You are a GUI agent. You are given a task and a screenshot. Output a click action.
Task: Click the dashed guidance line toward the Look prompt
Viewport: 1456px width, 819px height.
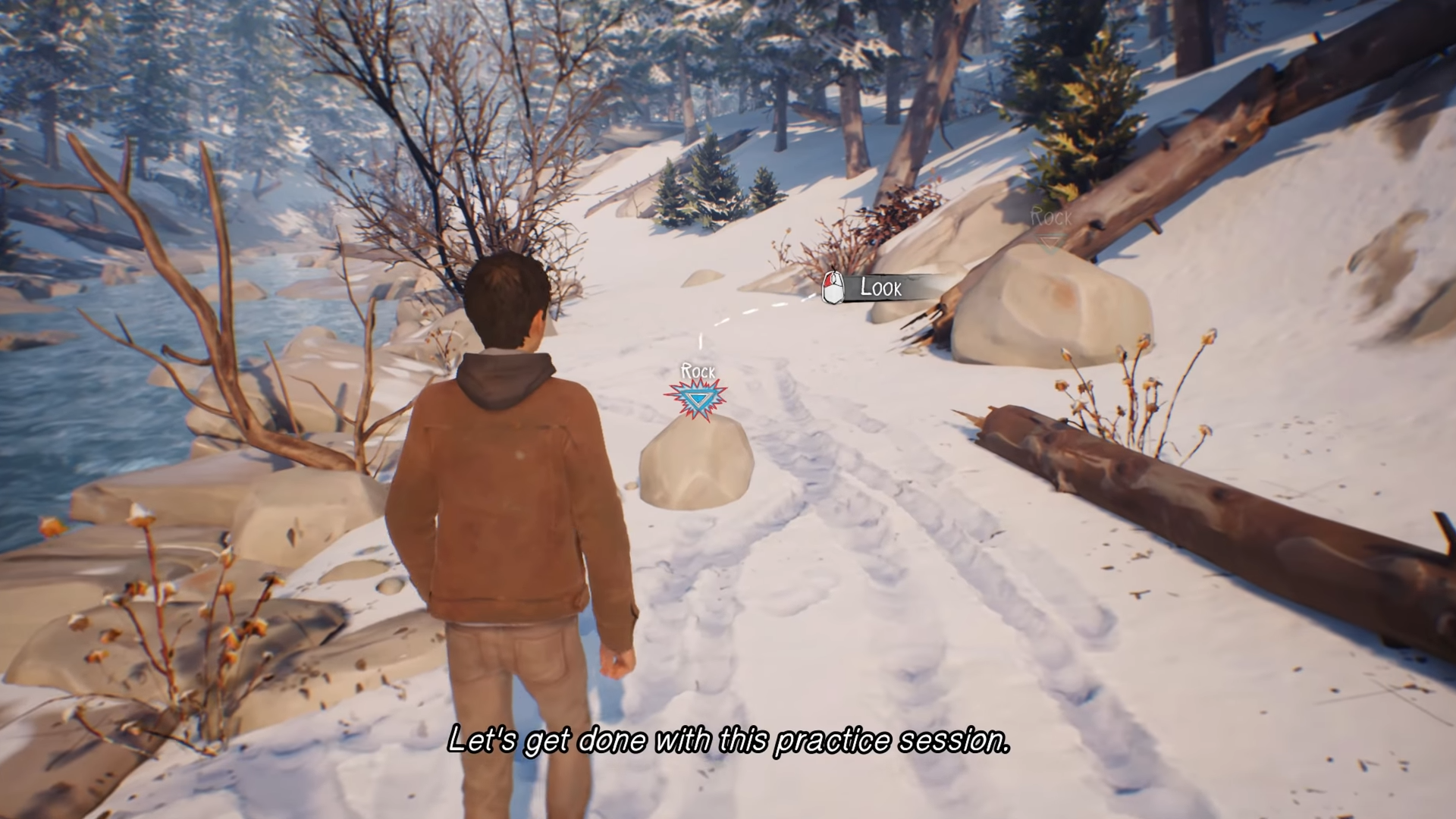[x=758, y=313]
